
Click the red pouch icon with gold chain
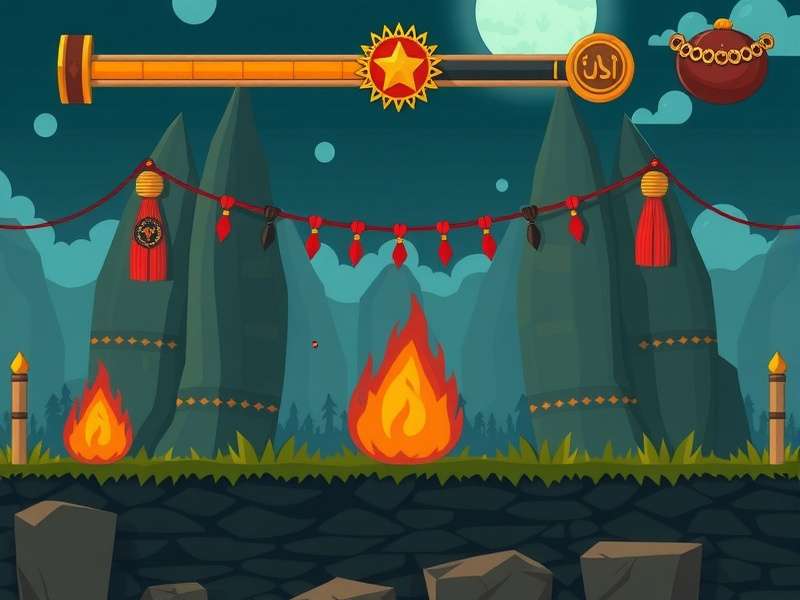(721, 61)
